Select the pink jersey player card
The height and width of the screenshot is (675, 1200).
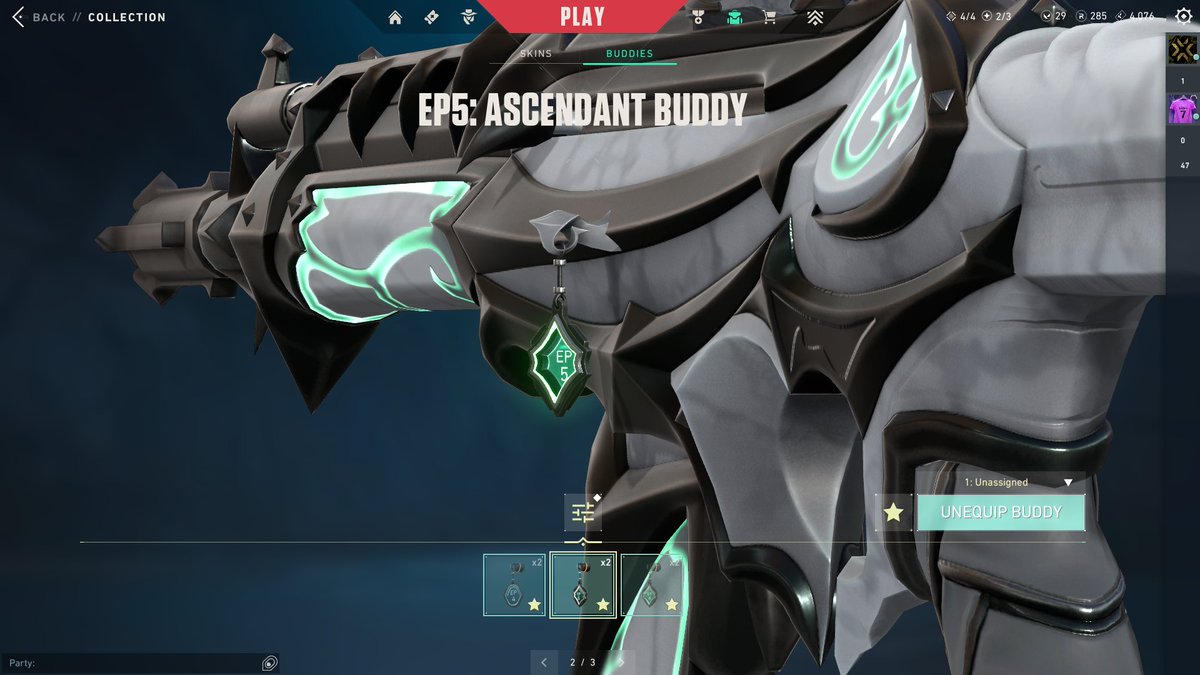coord(1182,108)
